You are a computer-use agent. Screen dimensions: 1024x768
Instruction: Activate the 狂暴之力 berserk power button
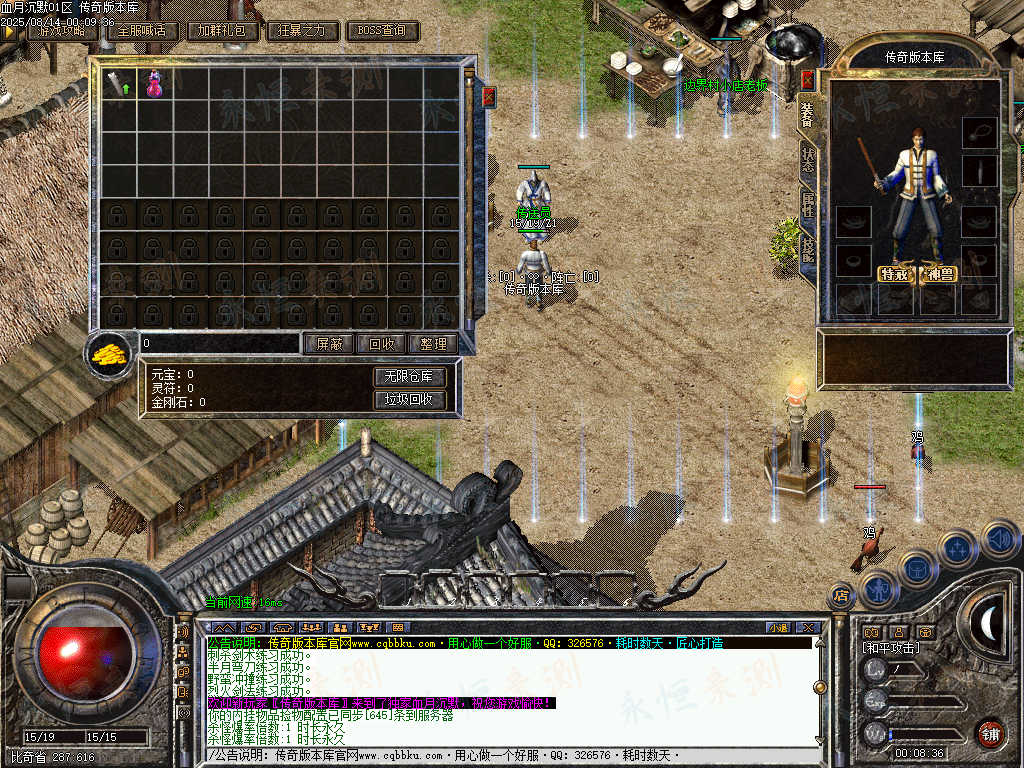[303, 30]
